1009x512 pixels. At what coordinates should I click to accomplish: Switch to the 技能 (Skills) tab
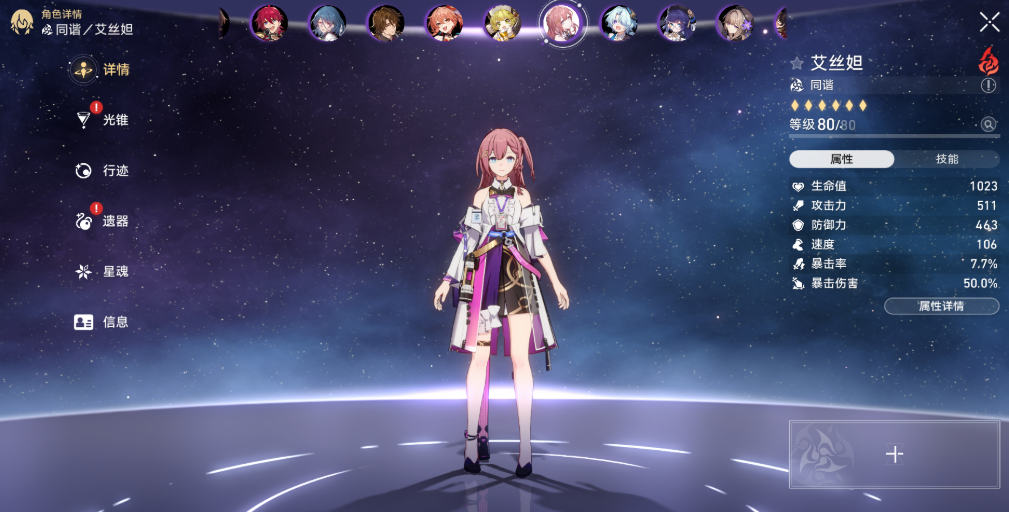(x=946, y=159)
